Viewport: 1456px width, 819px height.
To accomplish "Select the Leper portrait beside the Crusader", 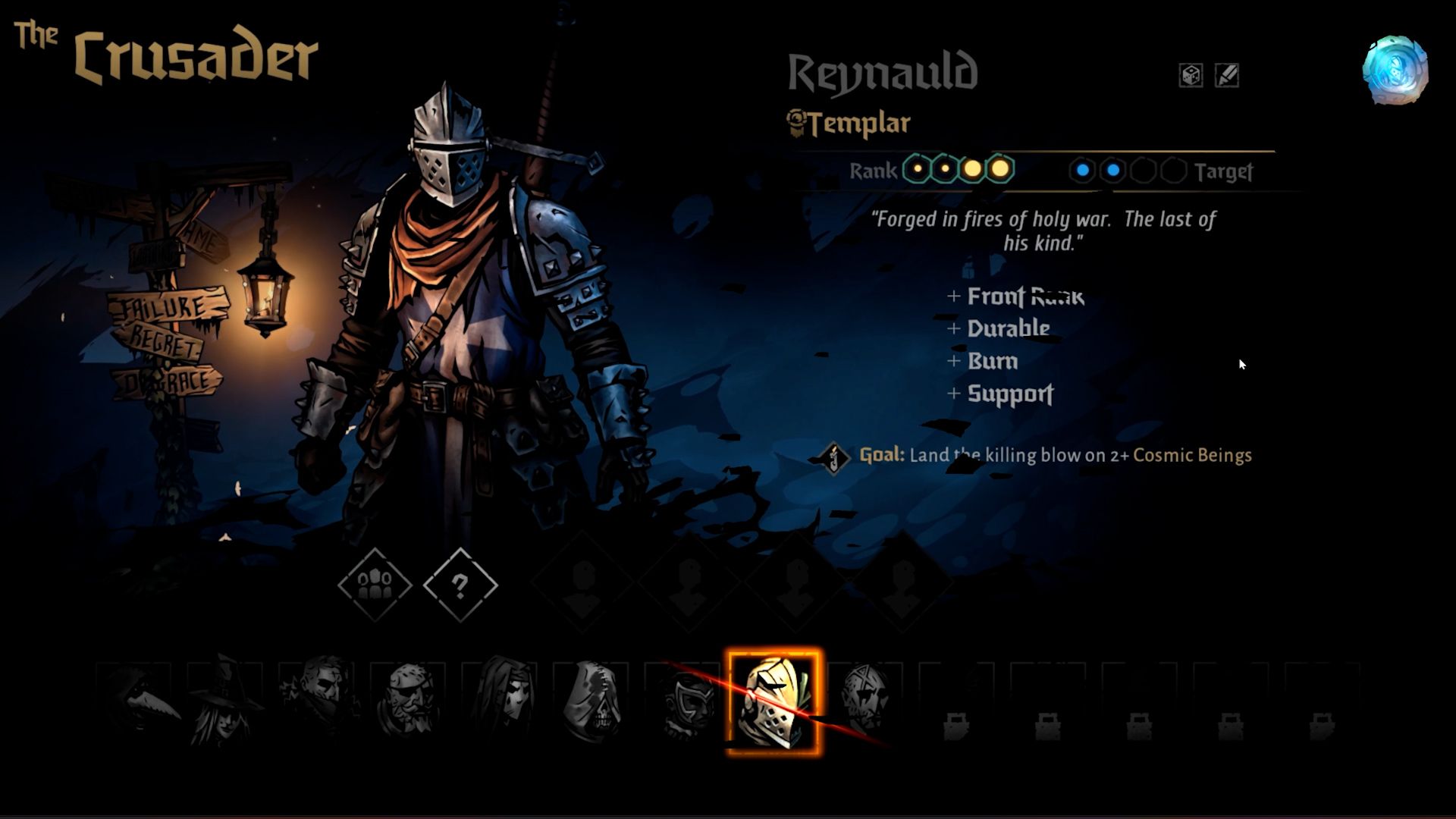I will tap(866, 701).
